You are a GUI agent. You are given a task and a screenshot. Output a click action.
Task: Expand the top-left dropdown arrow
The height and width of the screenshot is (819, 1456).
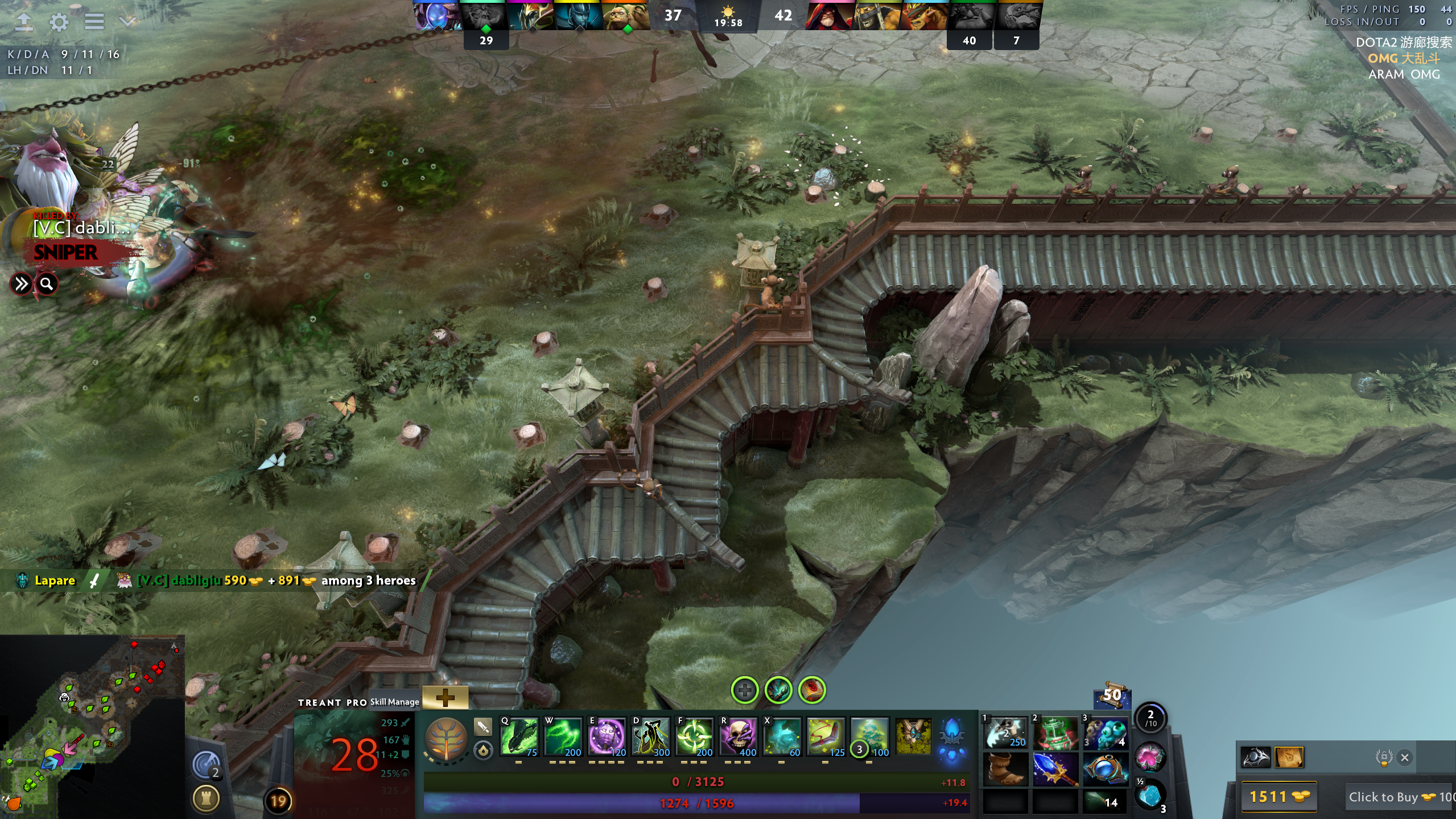[x=128, y=22]
